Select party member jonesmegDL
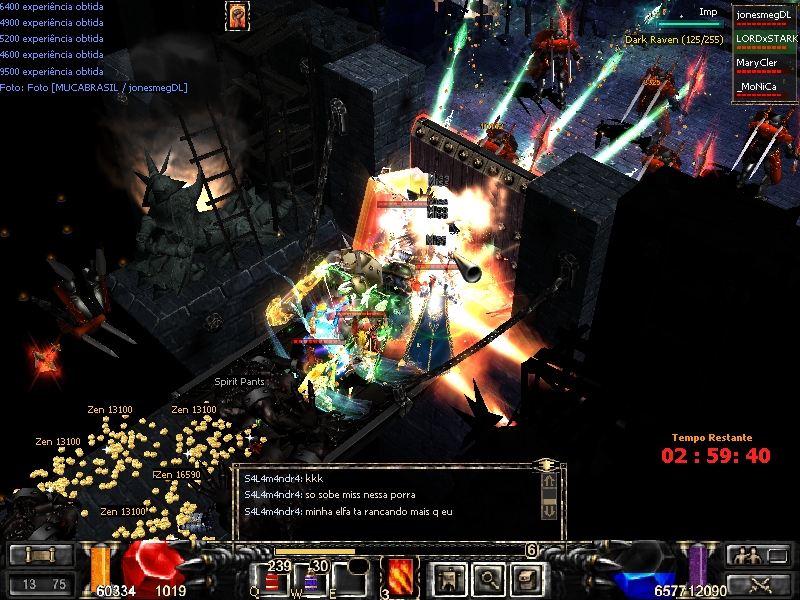 [x=763, y=16]
